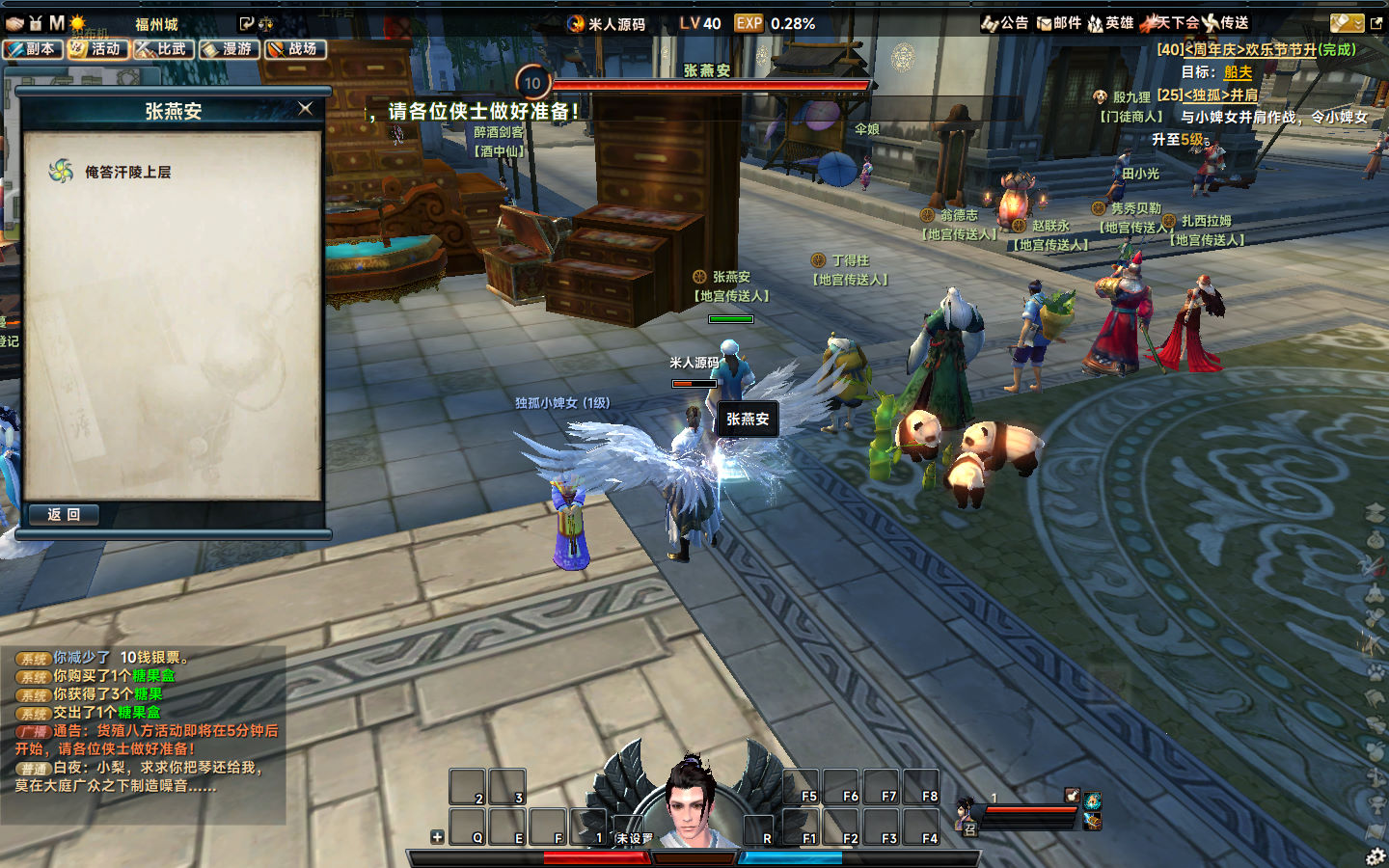Choose the 俺答汗陵上层 teleport option
1389x868 pixels.
pyautogui.click(x=127, y=173)
